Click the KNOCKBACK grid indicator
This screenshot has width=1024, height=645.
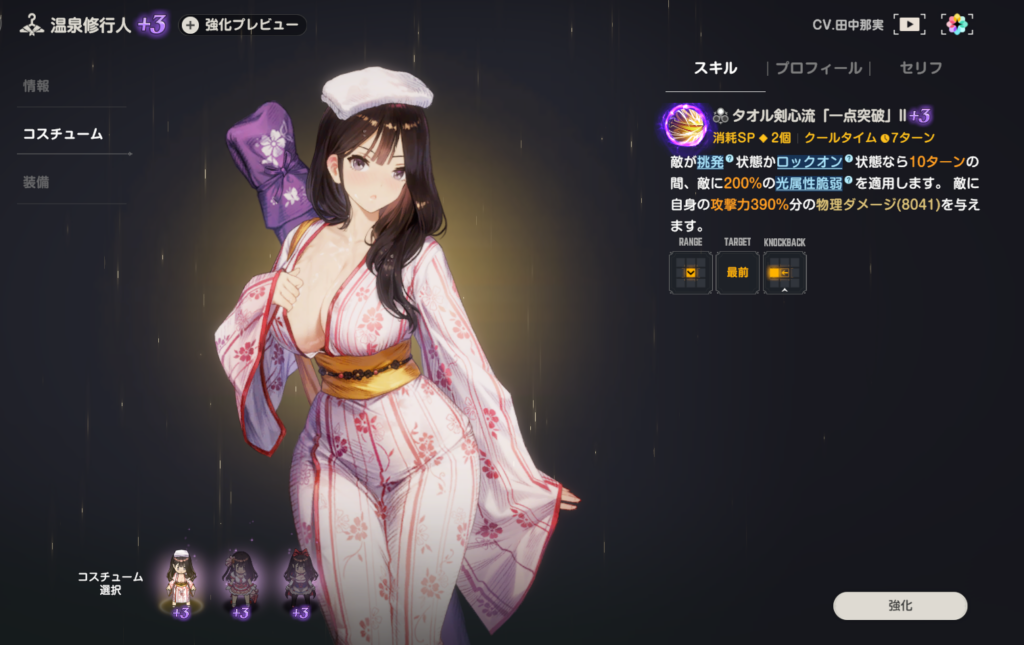tap(784, 272)
